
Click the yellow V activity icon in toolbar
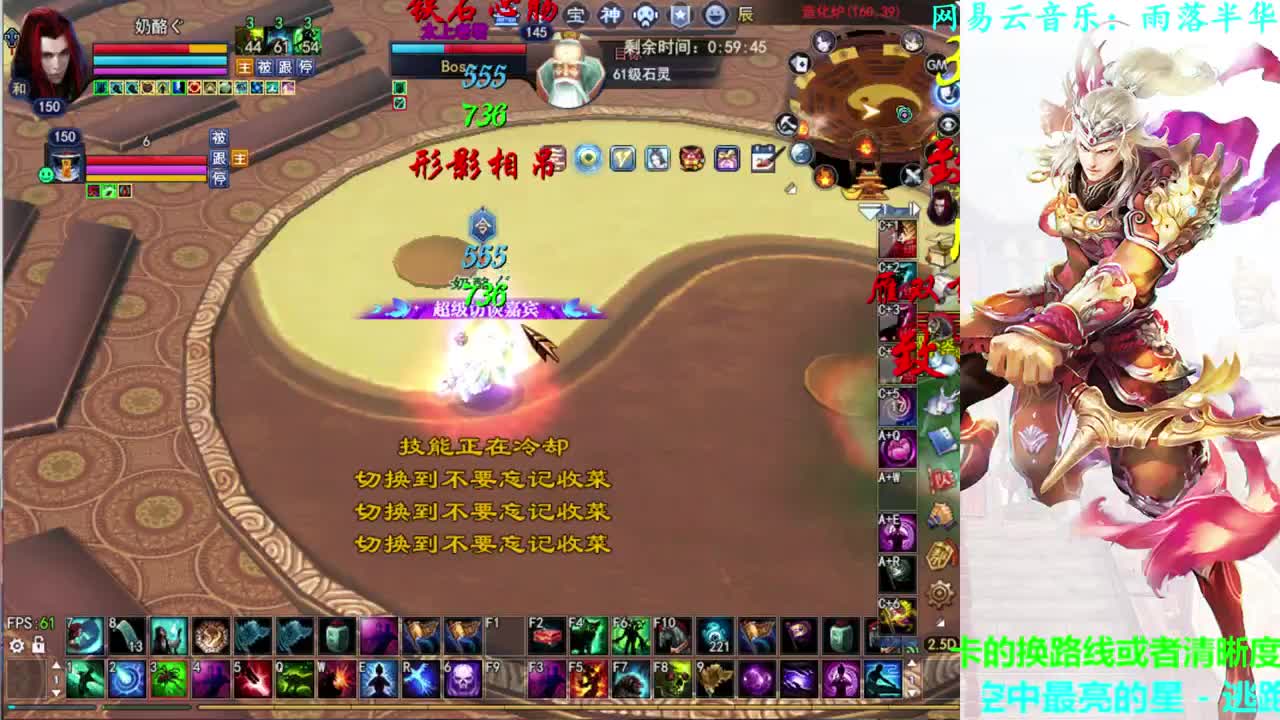point(623,158)
